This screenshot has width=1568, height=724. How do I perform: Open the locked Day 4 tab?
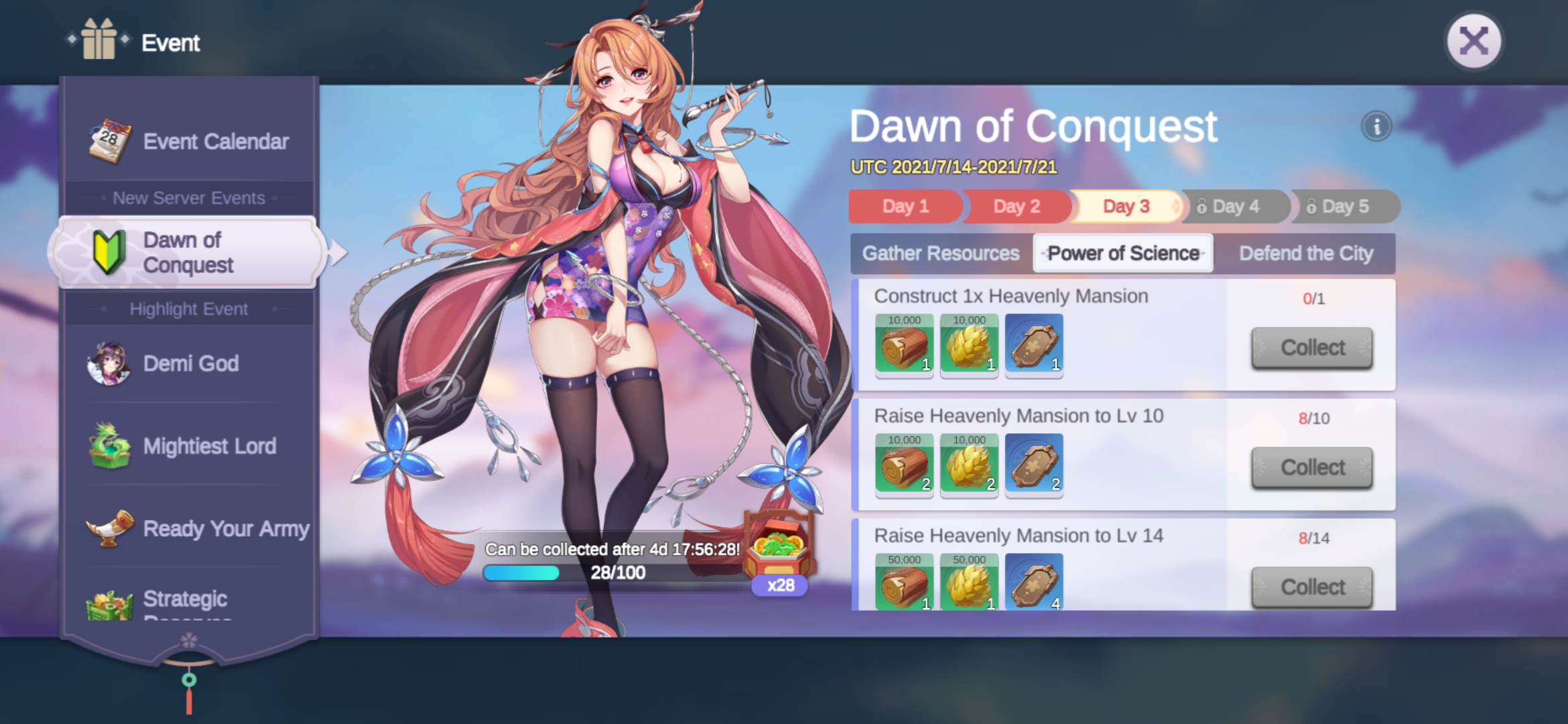tap(1235, 206)
